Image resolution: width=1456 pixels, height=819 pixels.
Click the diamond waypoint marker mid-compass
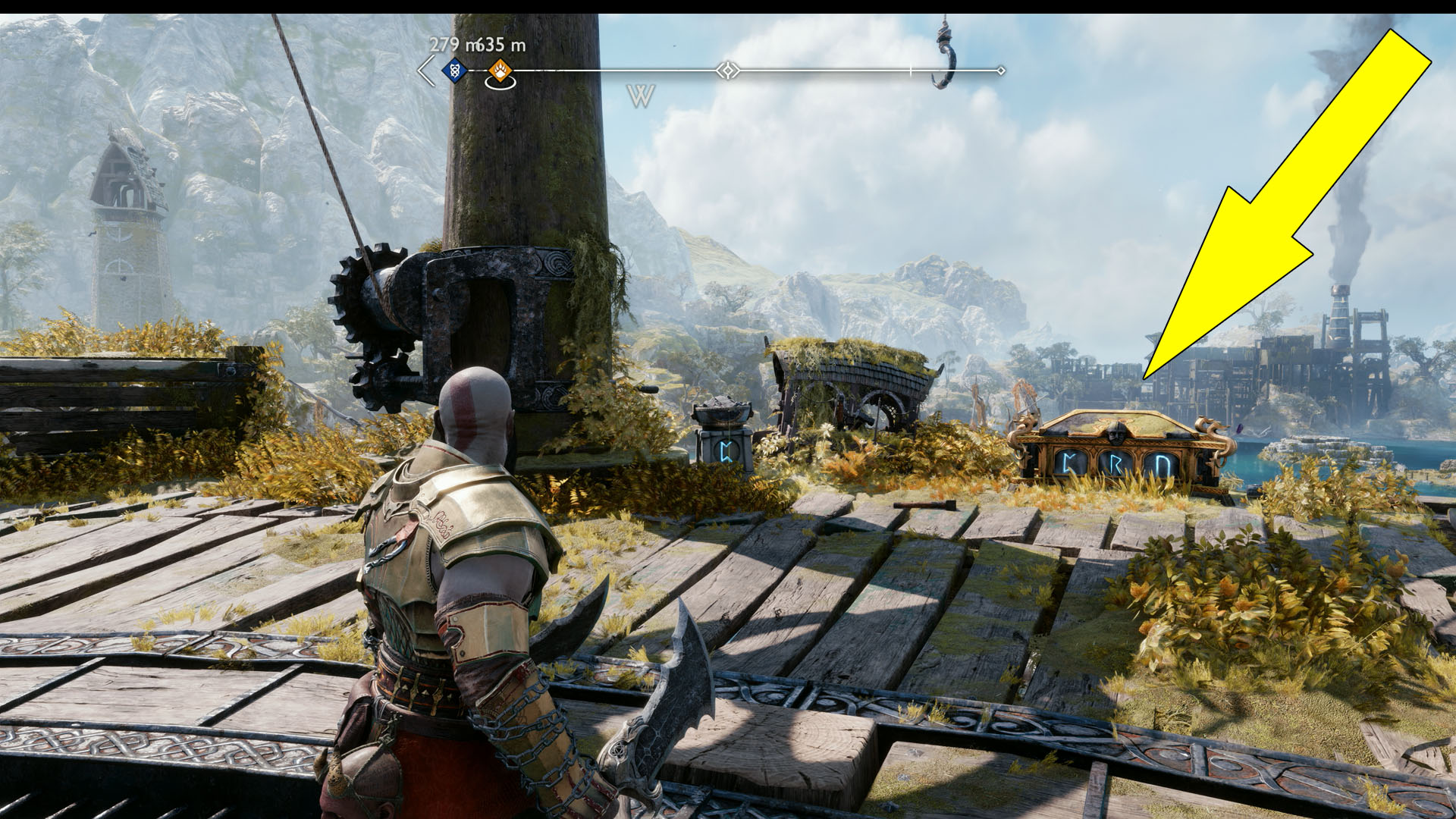[x=729, y=70]
